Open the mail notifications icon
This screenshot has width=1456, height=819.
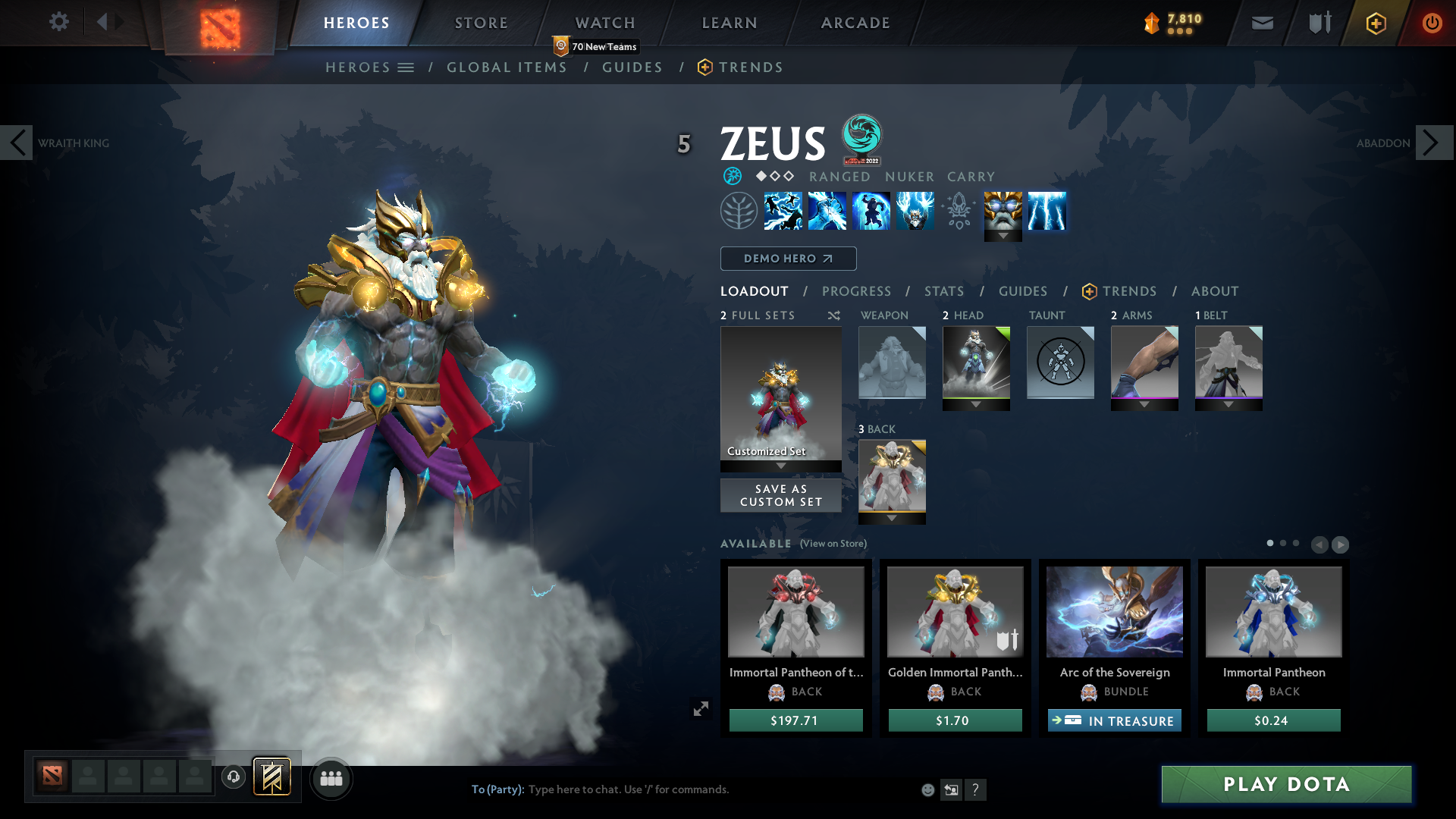point(1261,23)
